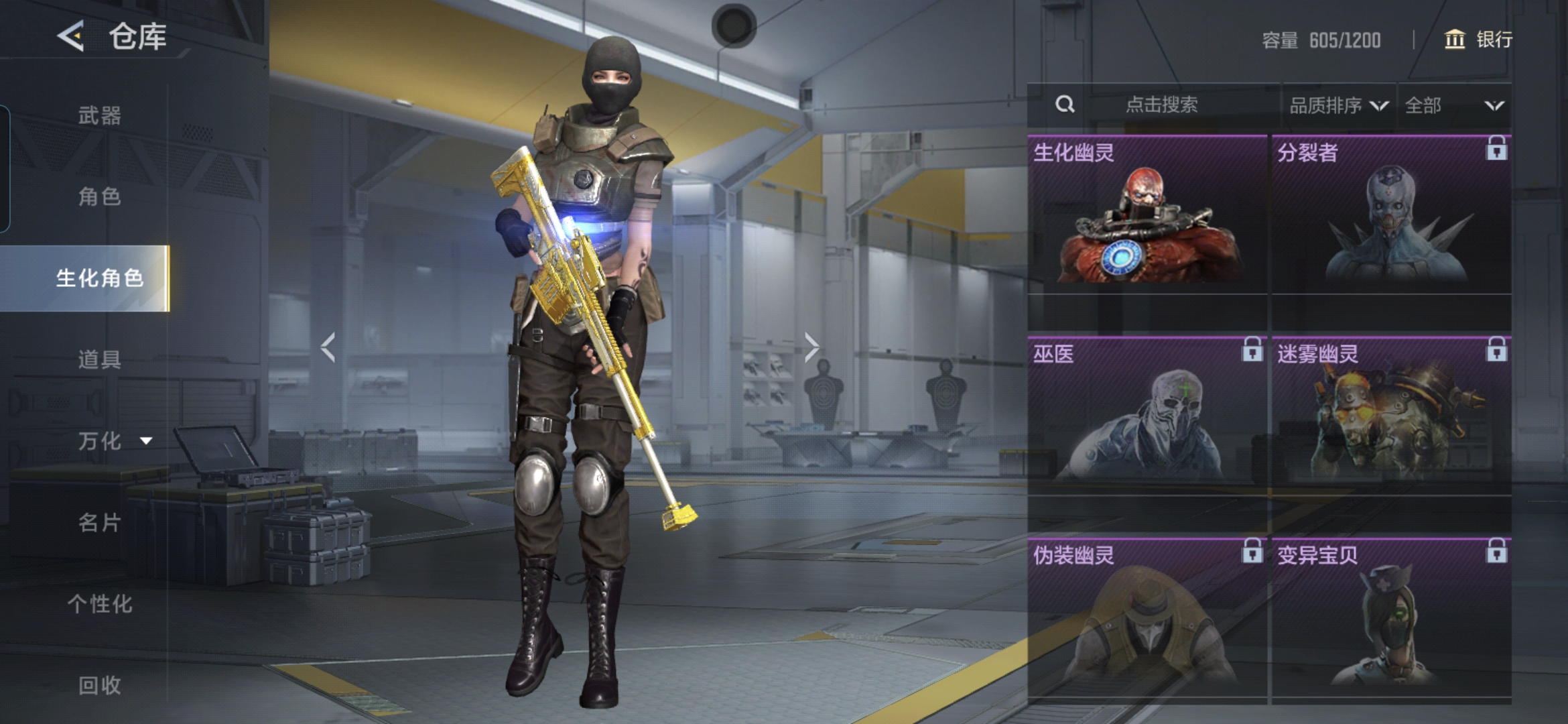
Task: Switch to the 个性化 tab
Action: click(x=99, y=604)
